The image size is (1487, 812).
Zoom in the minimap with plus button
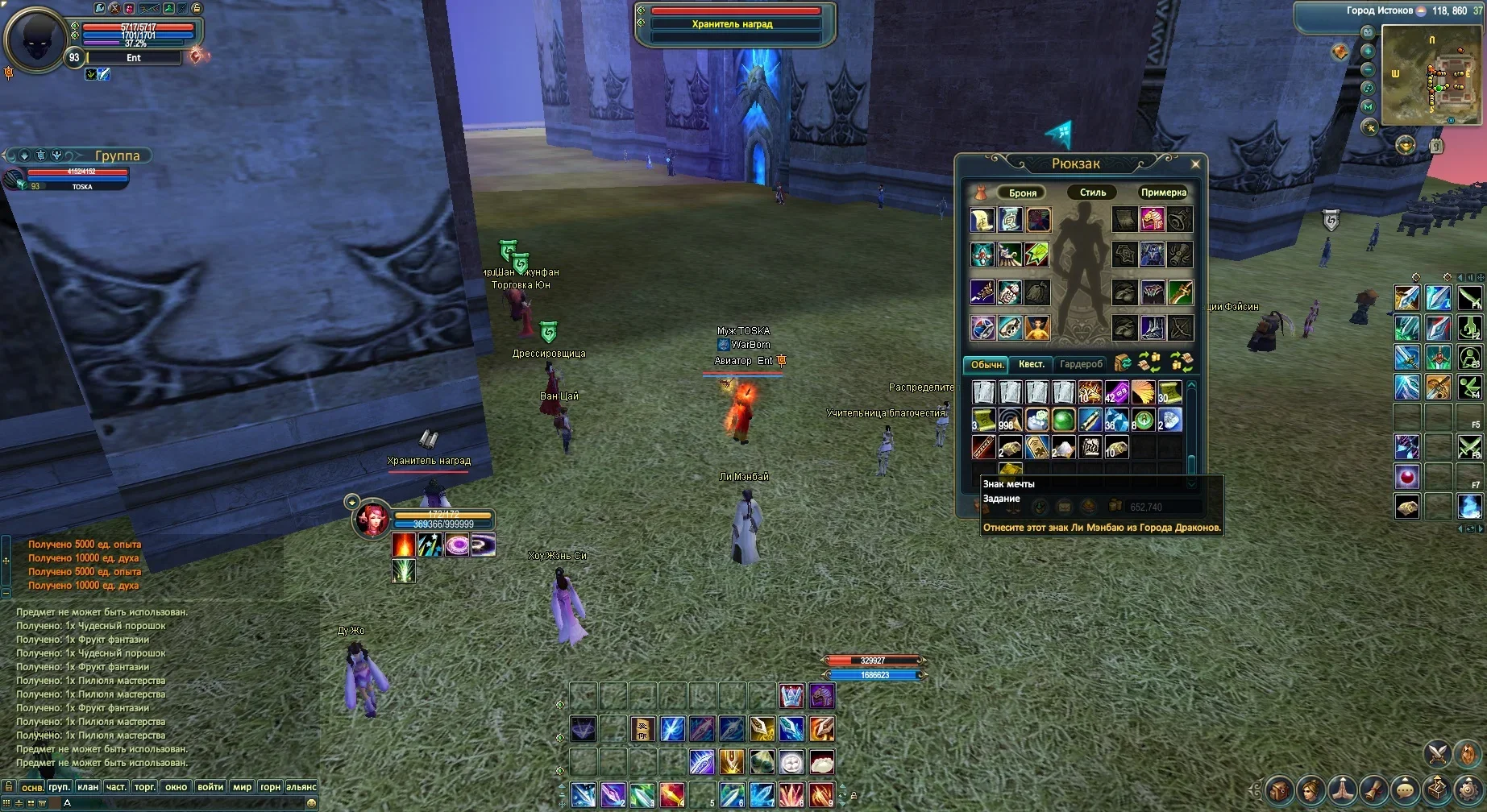tap(1368, 51)
